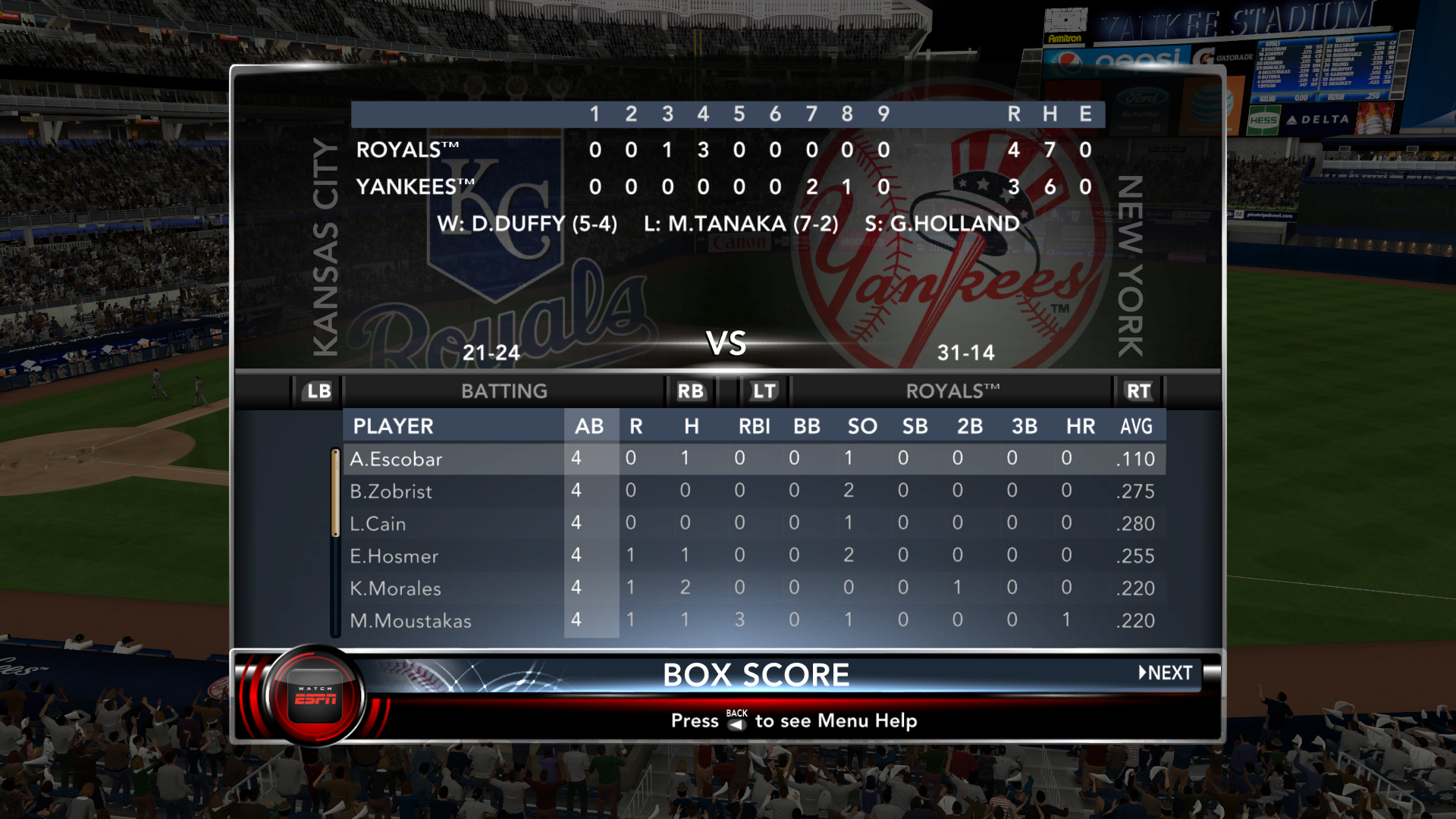Advance with the NEXT button
Image resolution: width=1456 pixels, height=819 pixels.
(1165, 673)
